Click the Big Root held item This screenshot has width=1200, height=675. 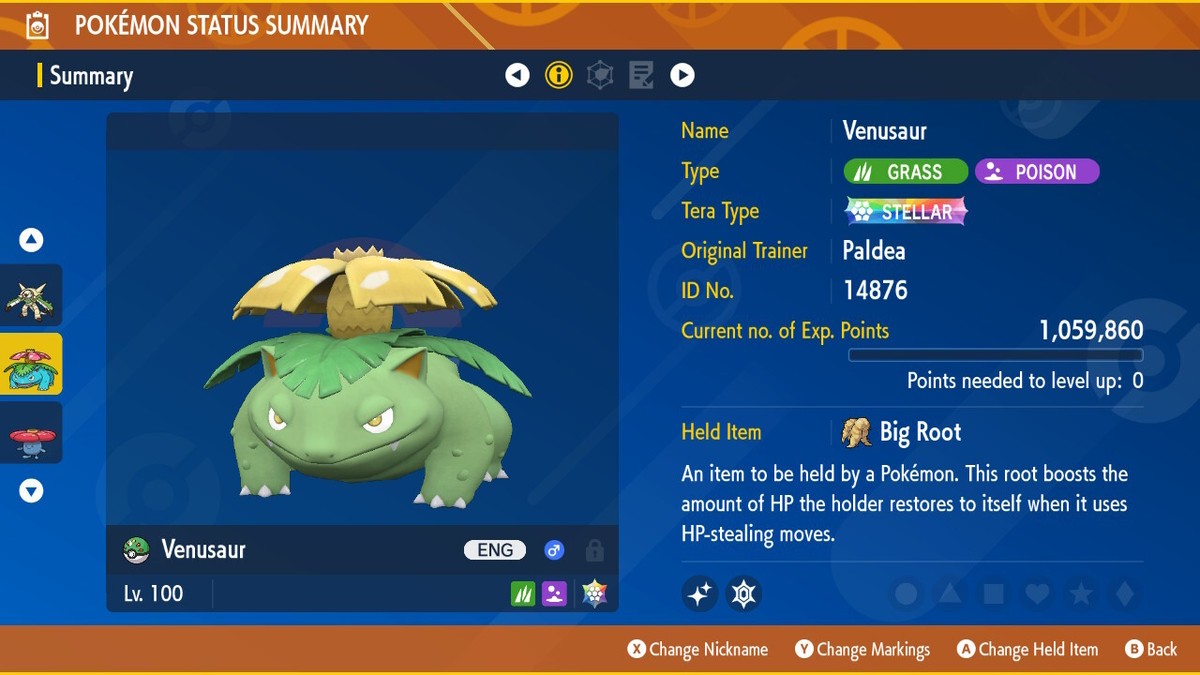coord(903,432)
